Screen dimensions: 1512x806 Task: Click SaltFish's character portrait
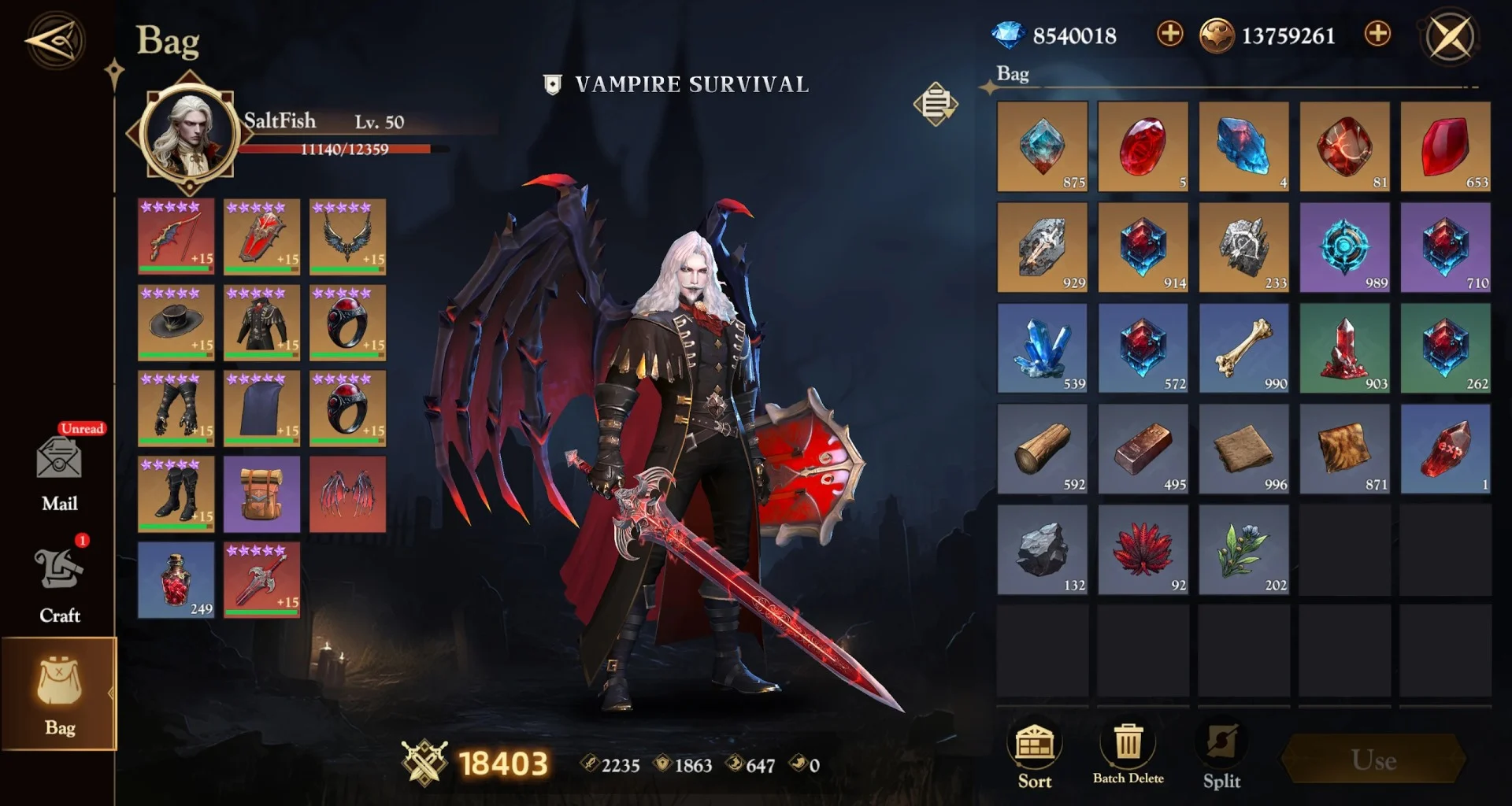(x=190, y=131)
